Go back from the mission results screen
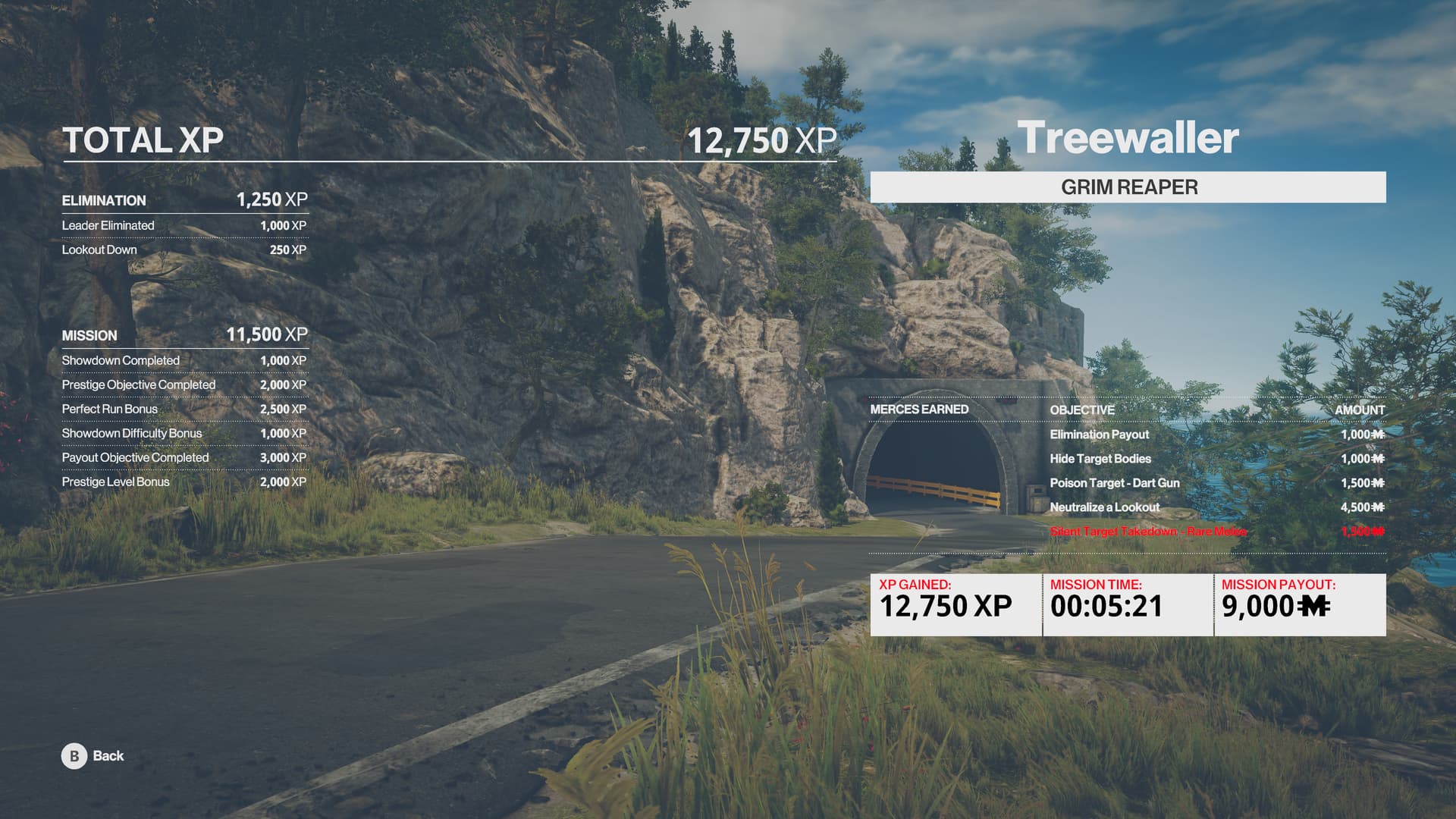1456x819 pixels. point(93,756)
